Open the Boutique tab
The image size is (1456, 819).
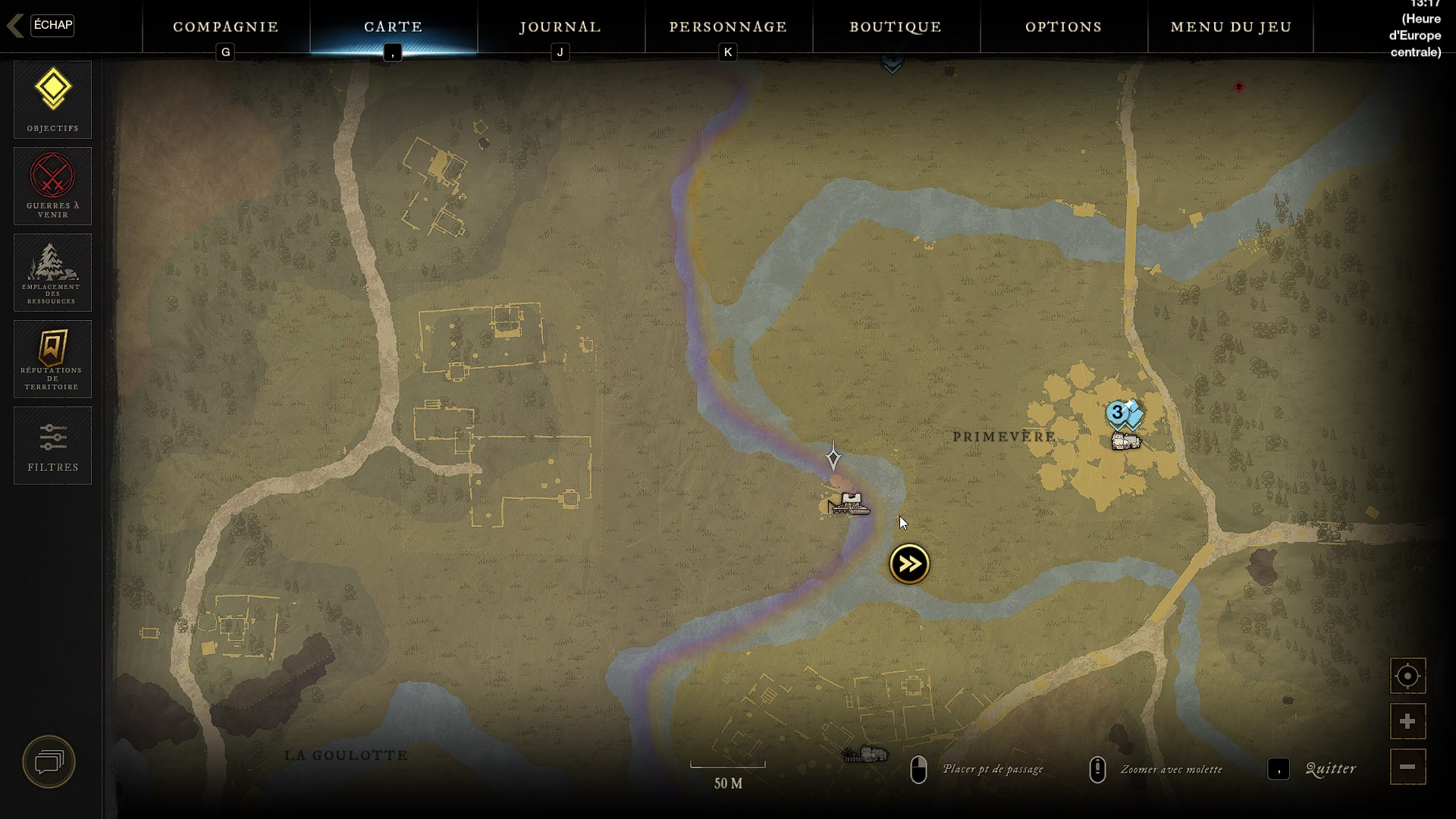click(x=896, y=27)
